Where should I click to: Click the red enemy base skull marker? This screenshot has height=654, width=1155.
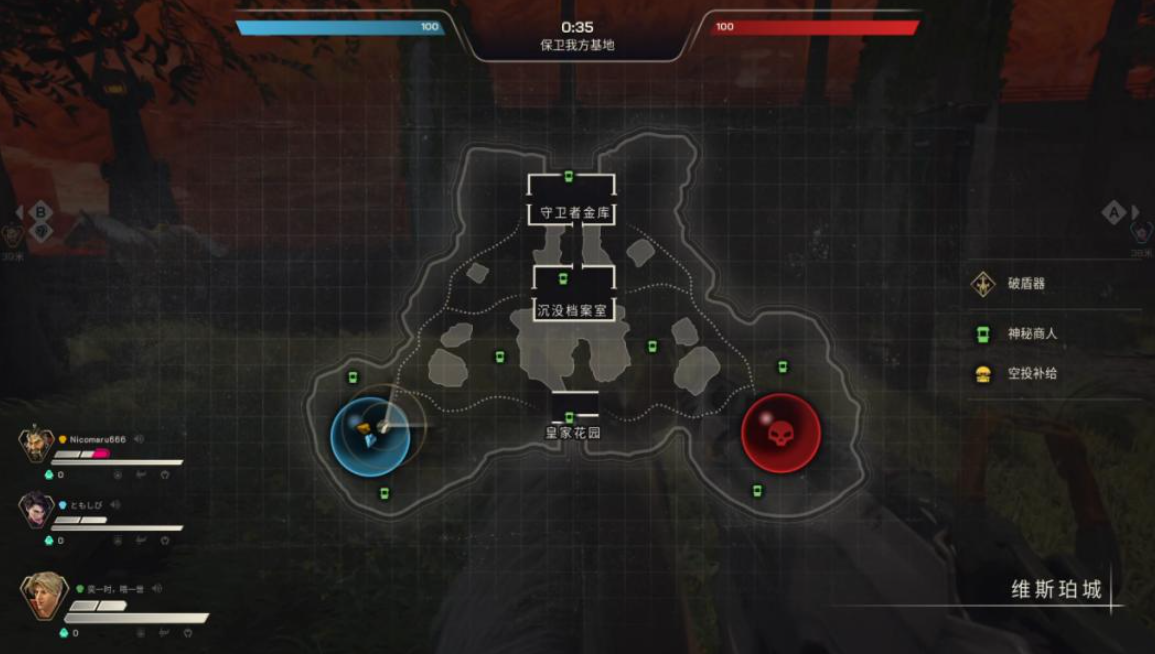click(780, 435)
